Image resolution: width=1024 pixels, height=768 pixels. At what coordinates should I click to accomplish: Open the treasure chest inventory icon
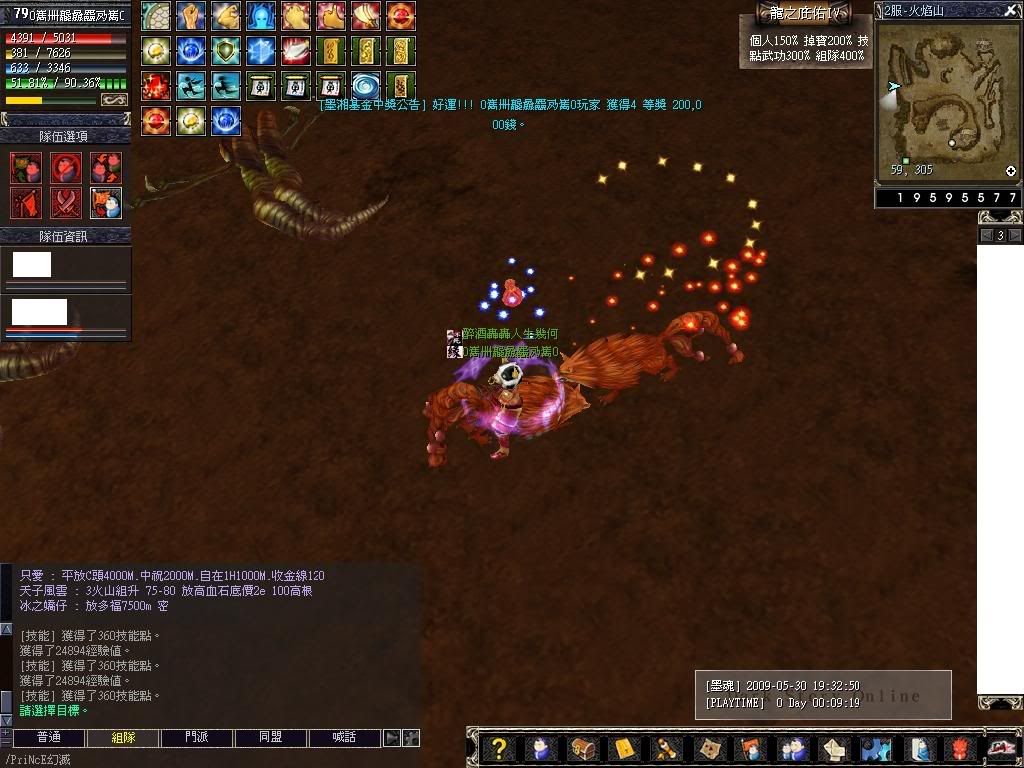583,748
